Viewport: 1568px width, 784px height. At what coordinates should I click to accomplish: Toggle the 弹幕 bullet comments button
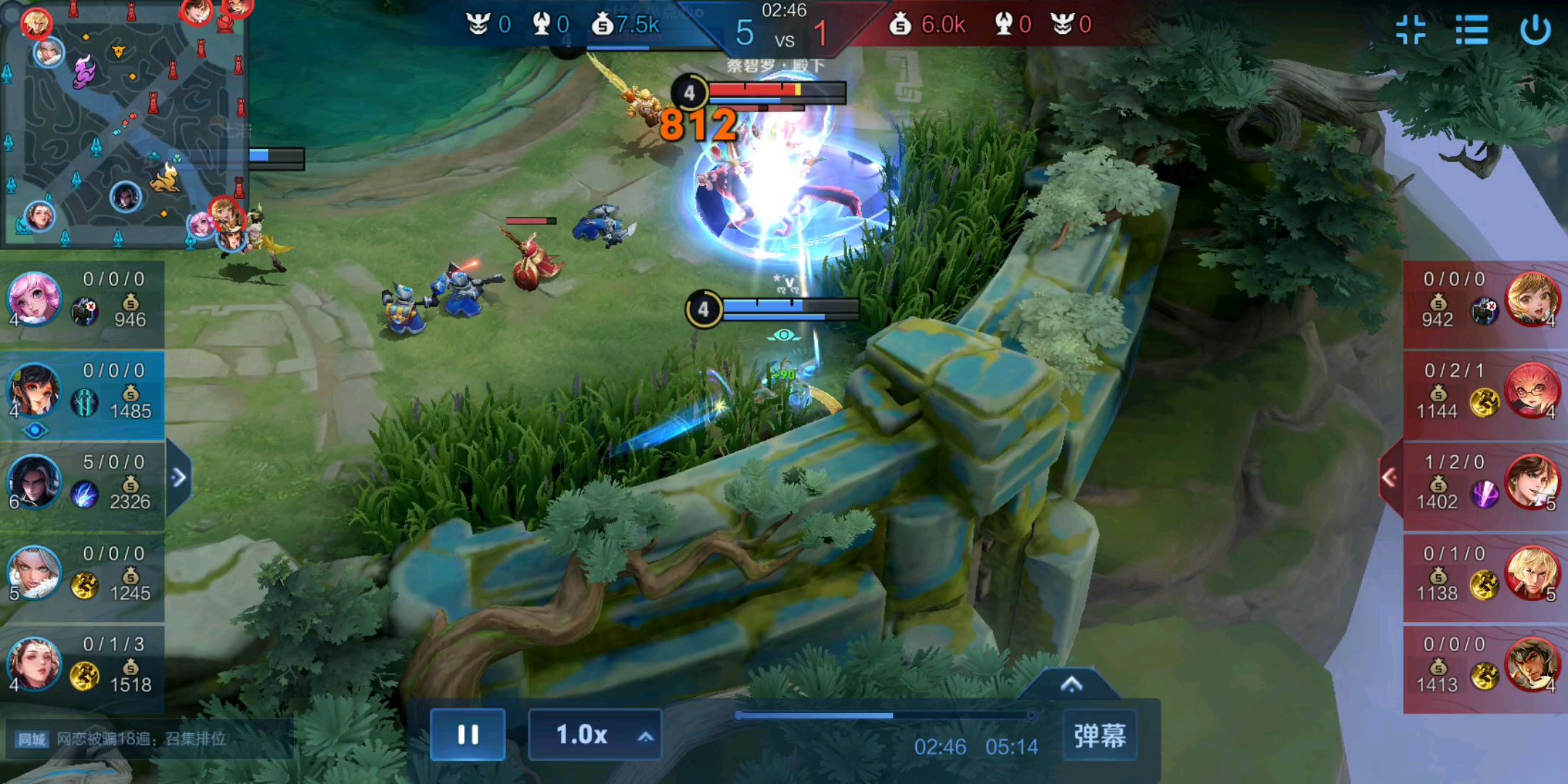pyautogui.click(x=1099, y=735)
